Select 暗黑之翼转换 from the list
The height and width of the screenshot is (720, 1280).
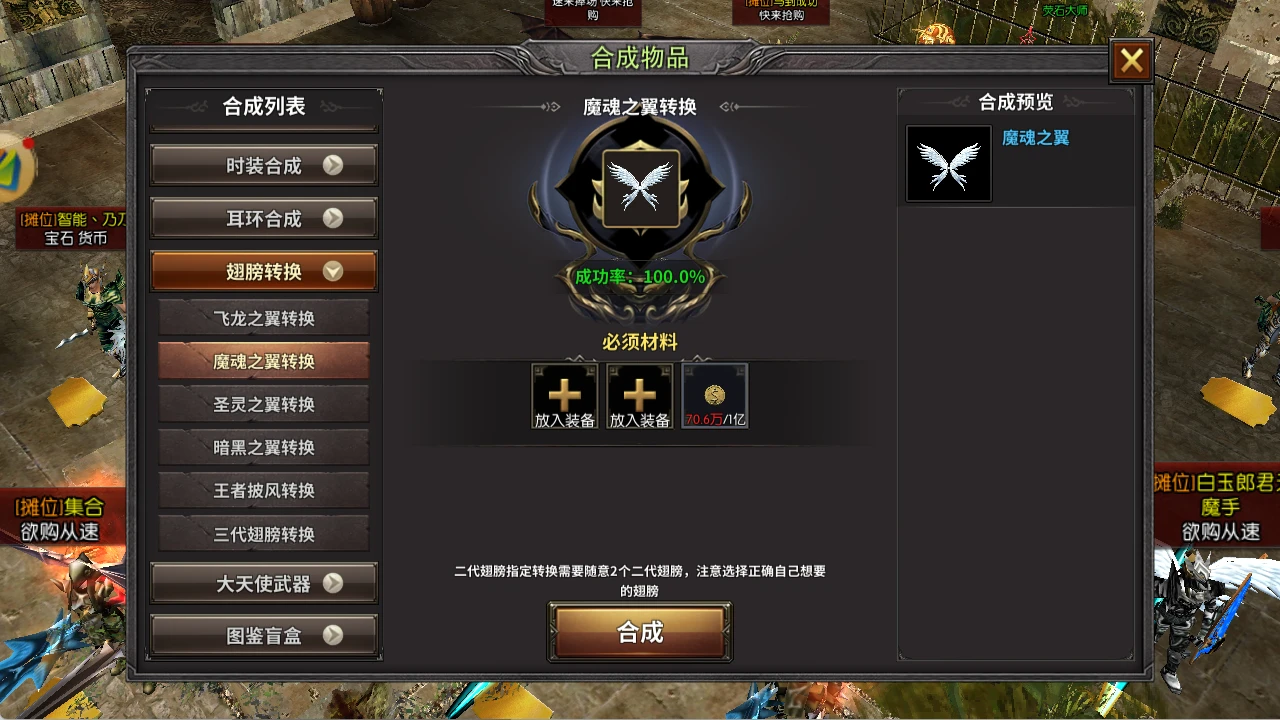point(263,447)
